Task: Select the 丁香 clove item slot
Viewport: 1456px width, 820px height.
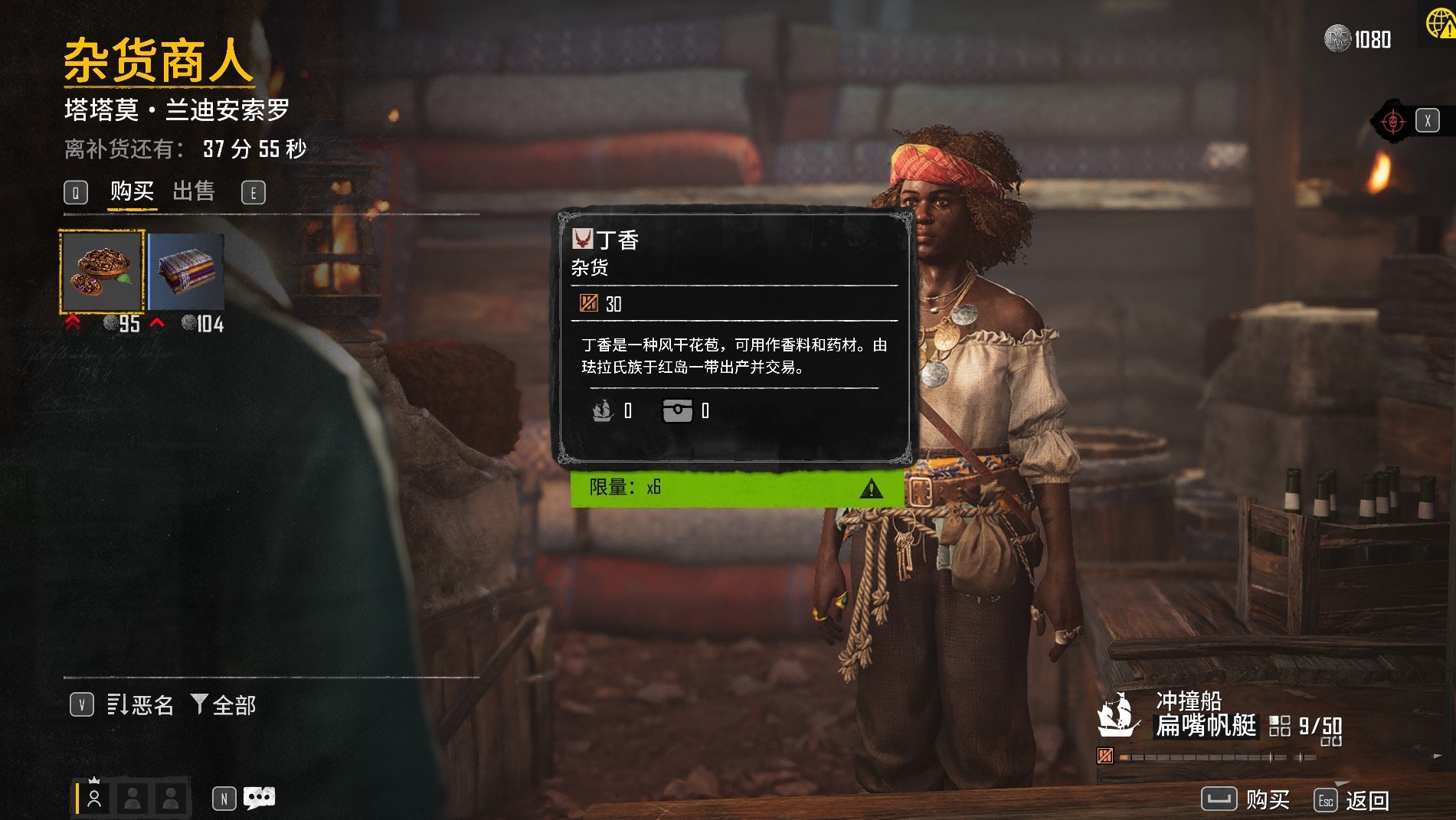Action: tap(102, 272)
